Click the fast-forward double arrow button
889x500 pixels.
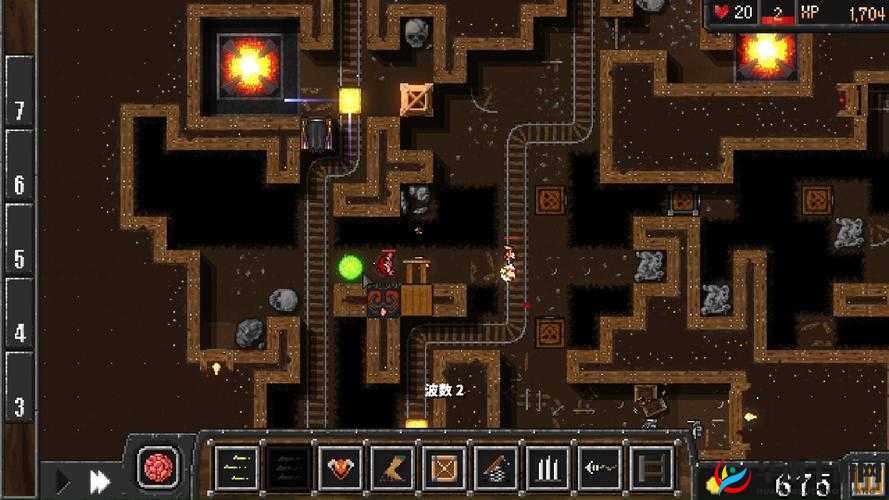[100, 481]
